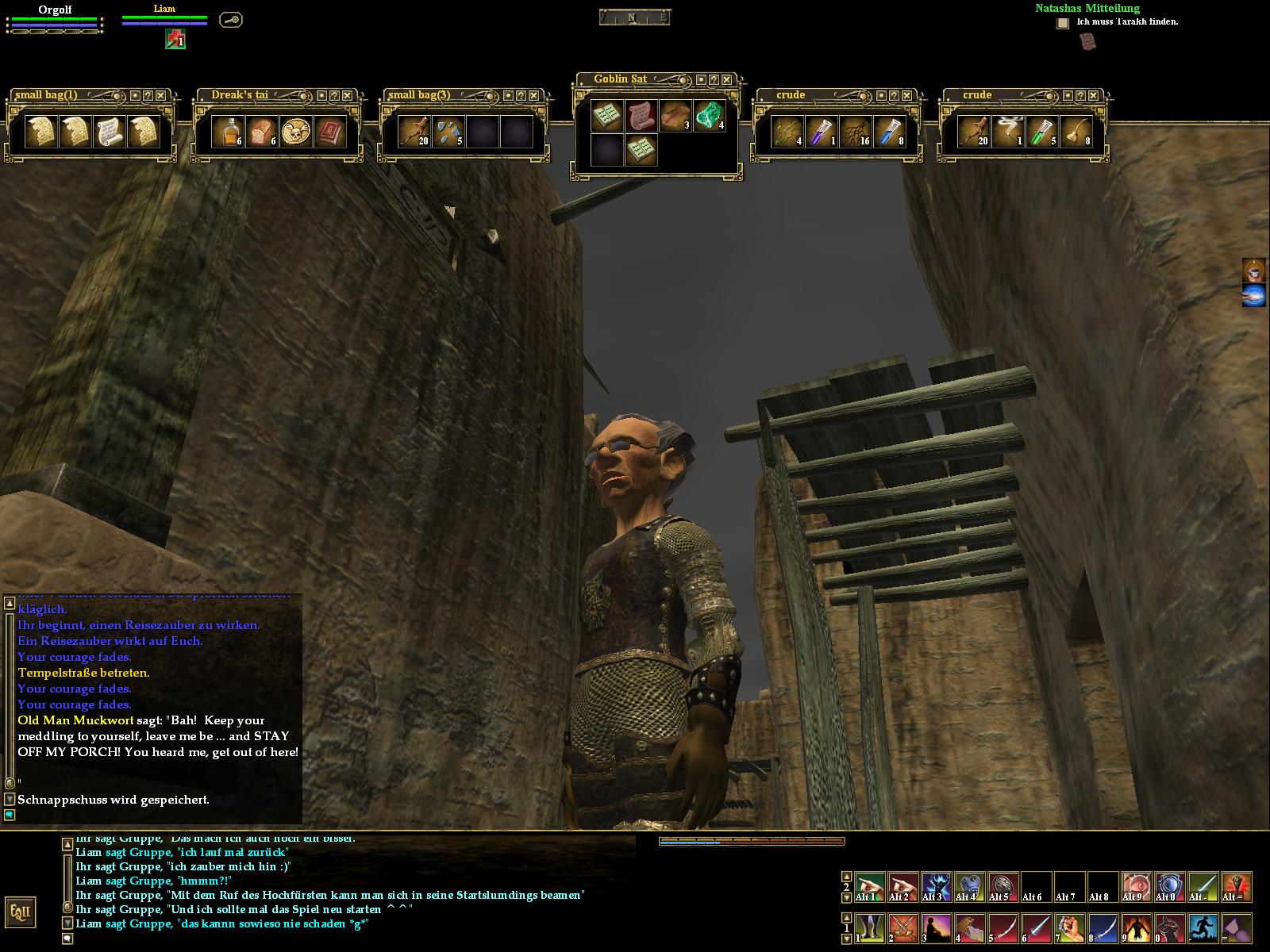Open the Natashas Mitteilung quest tracker entry

click(x=1087, y=9)
